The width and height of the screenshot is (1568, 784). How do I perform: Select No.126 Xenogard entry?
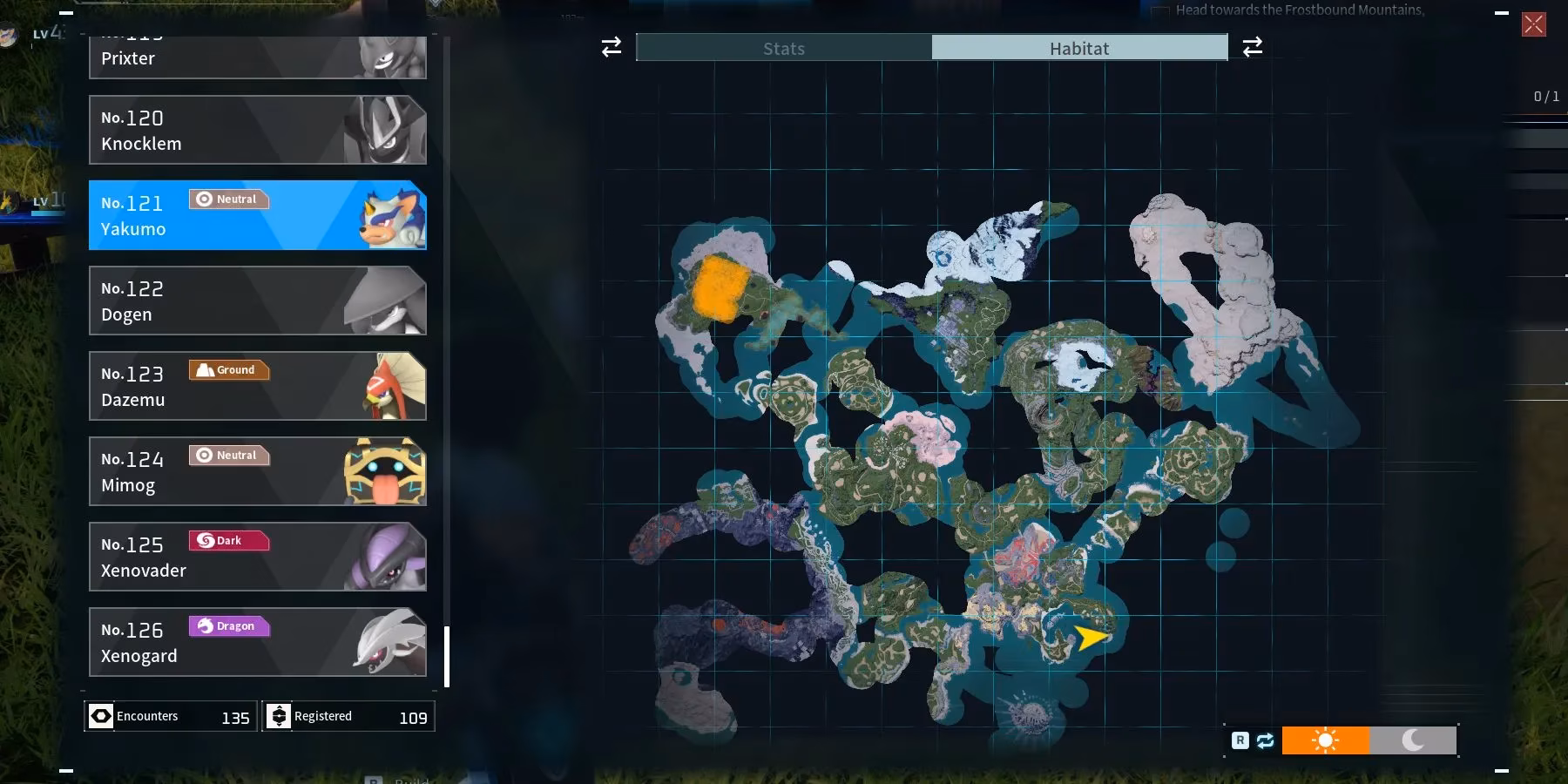[257, 642]
